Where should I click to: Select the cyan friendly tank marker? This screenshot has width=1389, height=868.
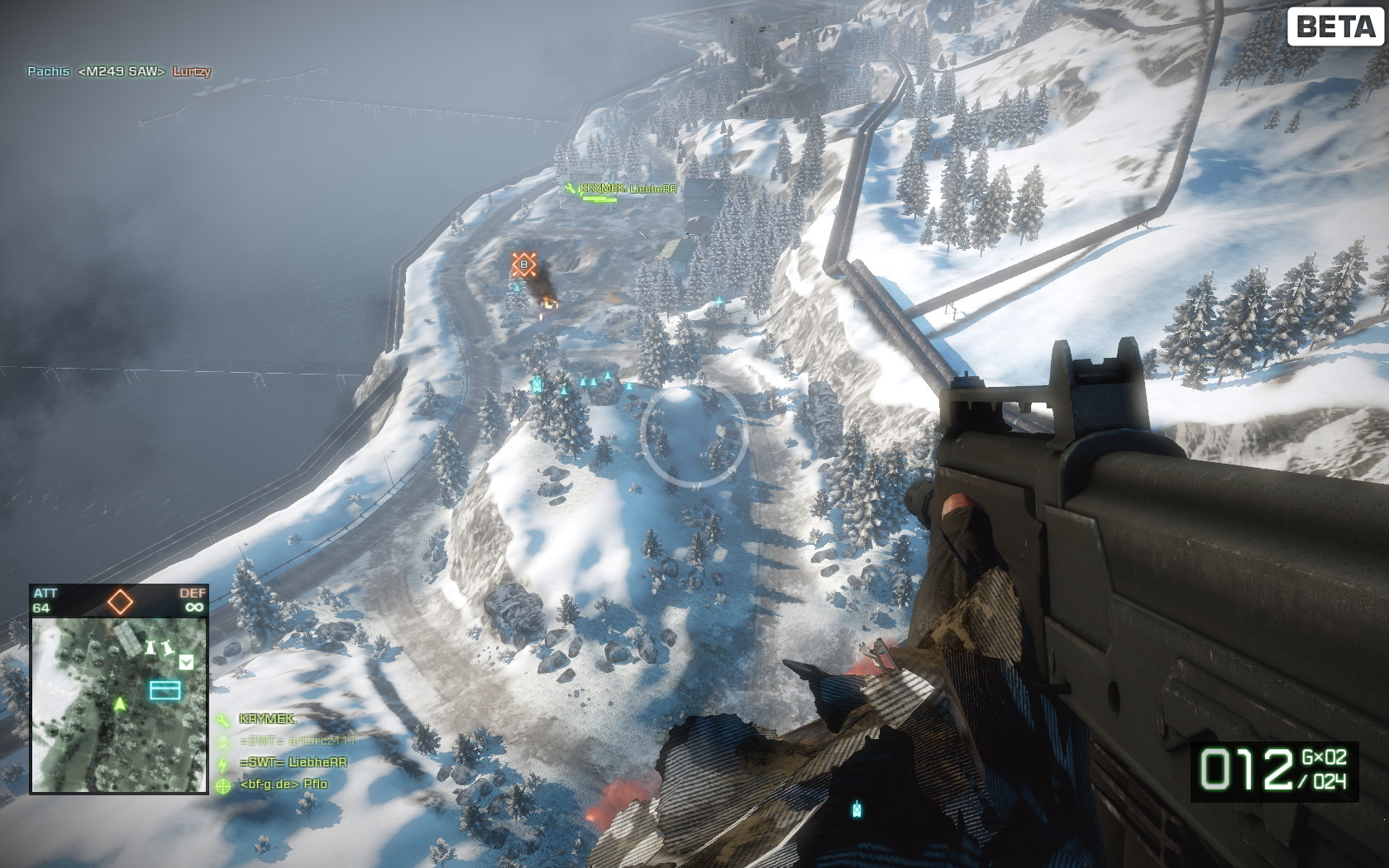tap(537, 384)
